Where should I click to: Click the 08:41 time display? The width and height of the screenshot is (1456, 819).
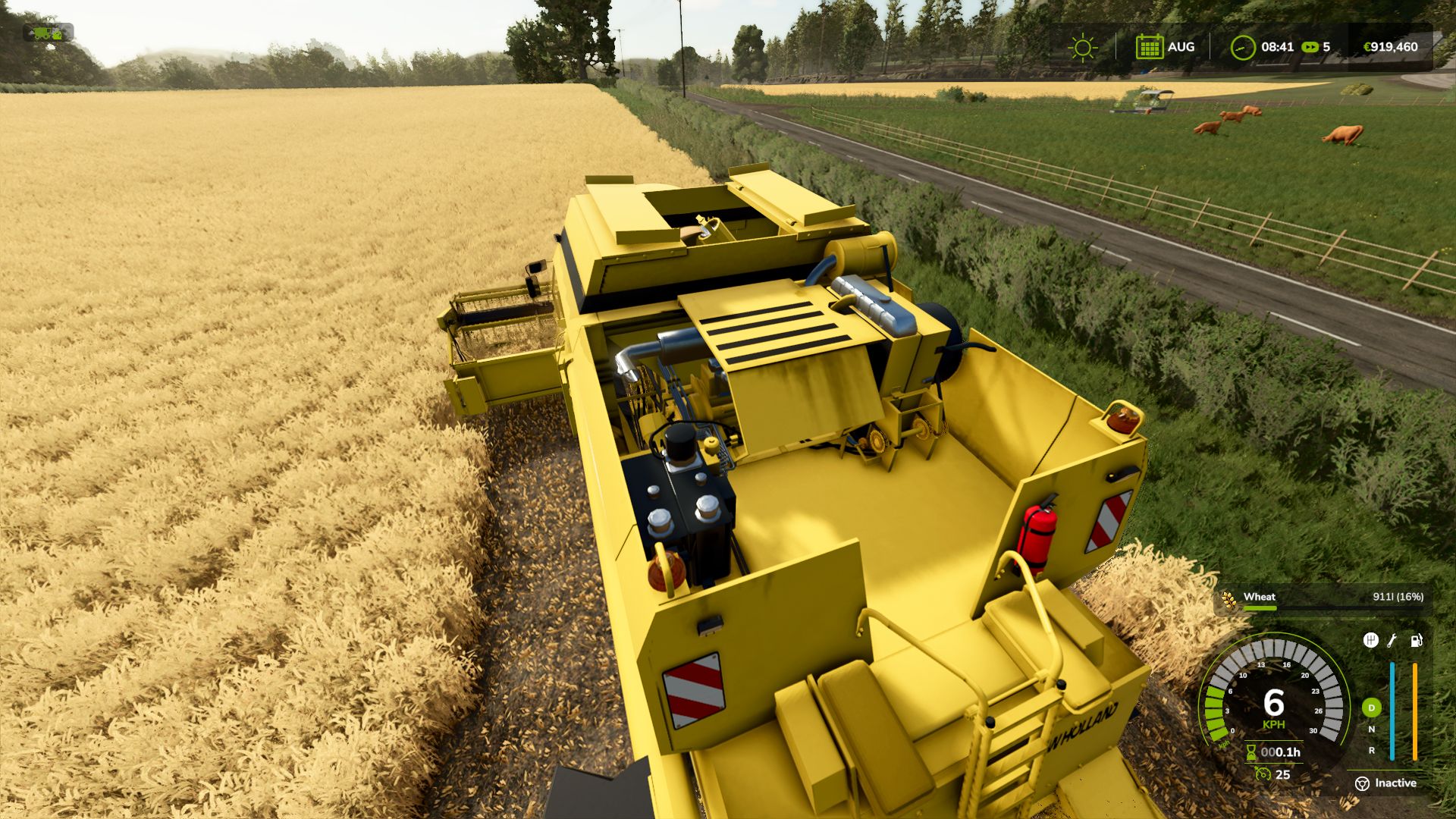[1278, 46]
